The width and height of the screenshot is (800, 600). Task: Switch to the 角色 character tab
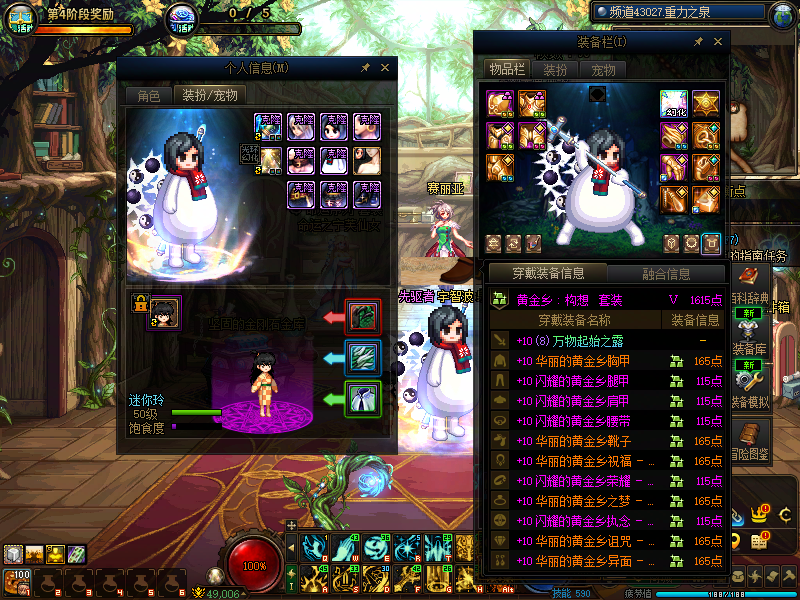click(x=148, y=96)
